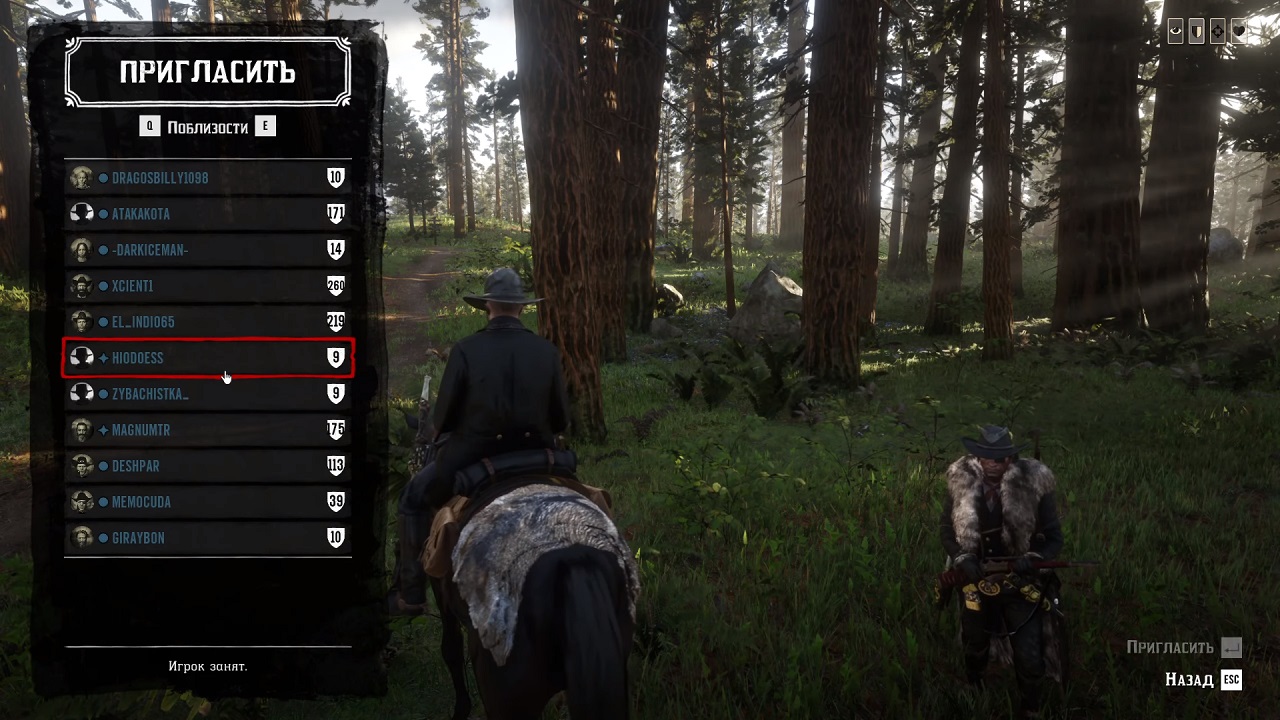Pick the DESHPAR player entry
1280x720 pixels.
click(208, 466)
